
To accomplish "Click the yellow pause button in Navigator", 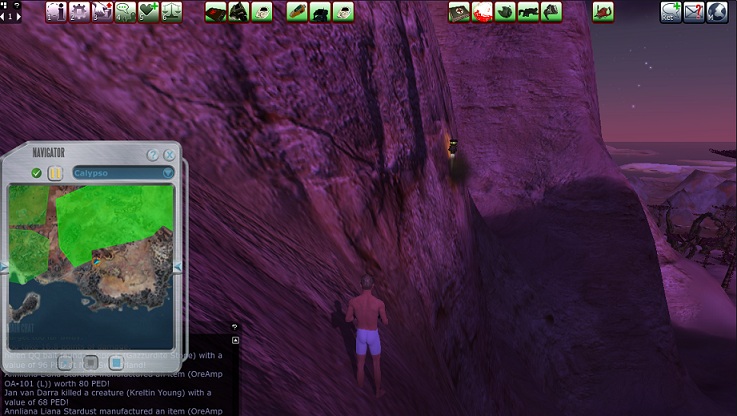I will (55, 173).
